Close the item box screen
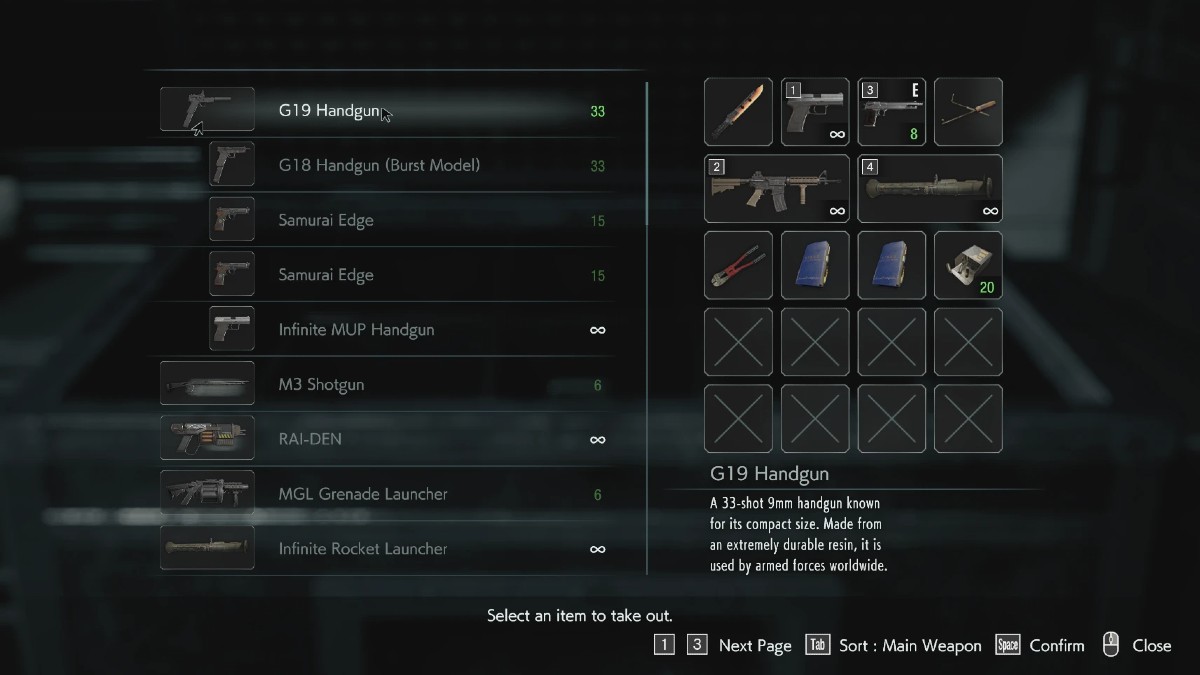Viewport: 1200px width, 675px height. click(1150, 646)
